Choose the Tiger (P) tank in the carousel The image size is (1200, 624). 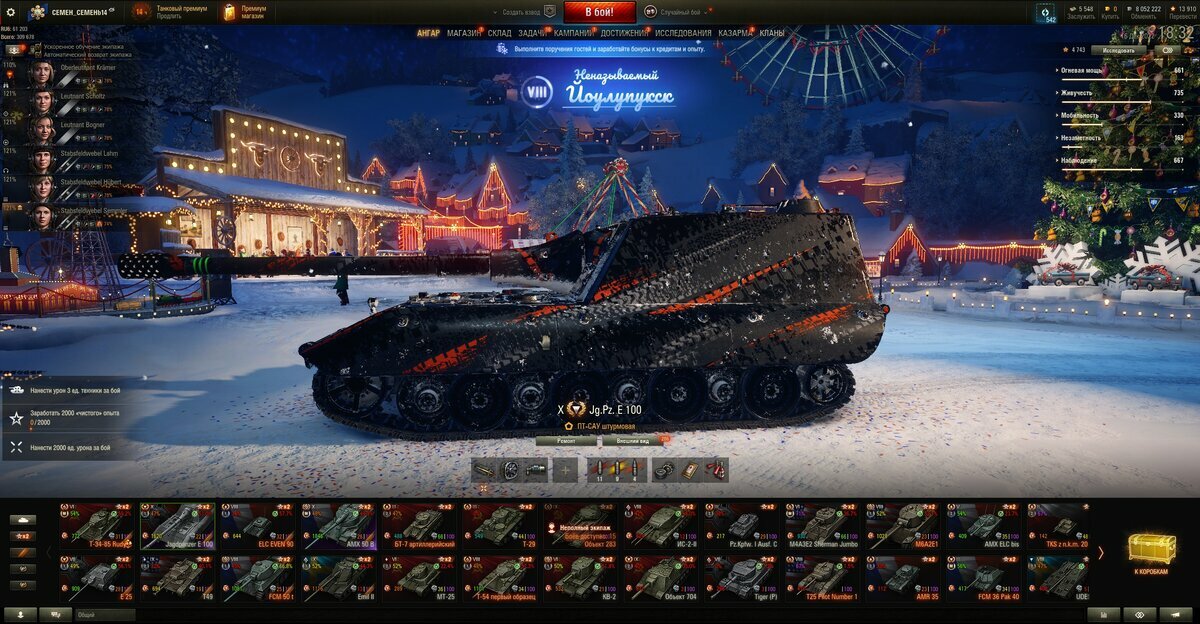point(741,578)
